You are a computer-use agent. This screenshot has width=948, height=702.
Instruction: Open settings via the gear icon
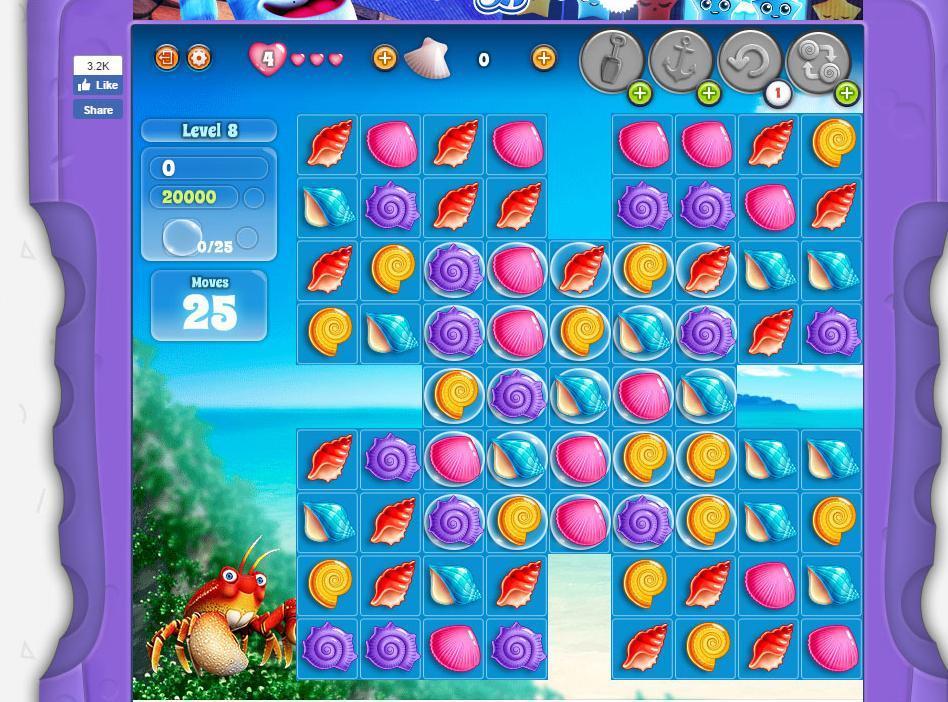point(199,58)
